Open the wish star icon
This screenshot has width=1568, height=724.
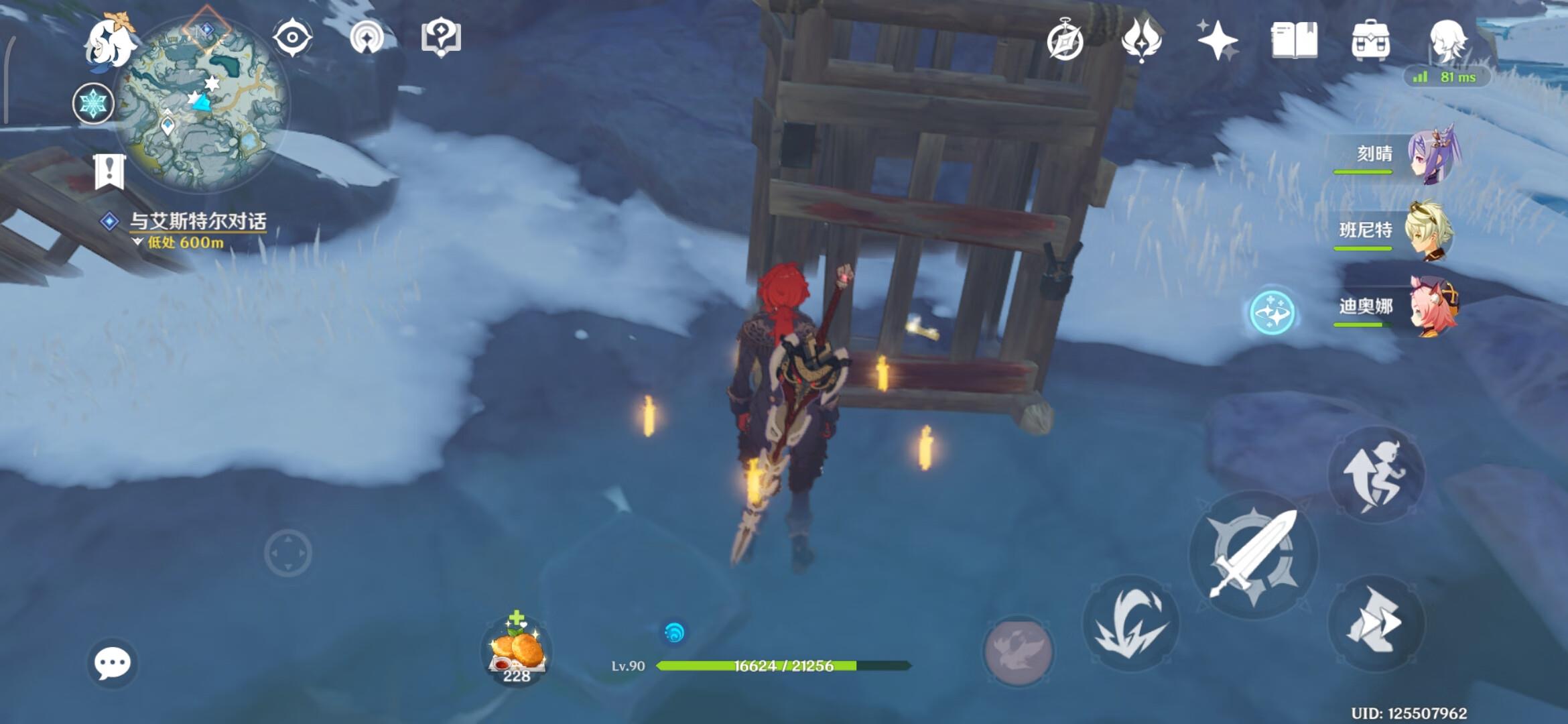pos(1217,40)
